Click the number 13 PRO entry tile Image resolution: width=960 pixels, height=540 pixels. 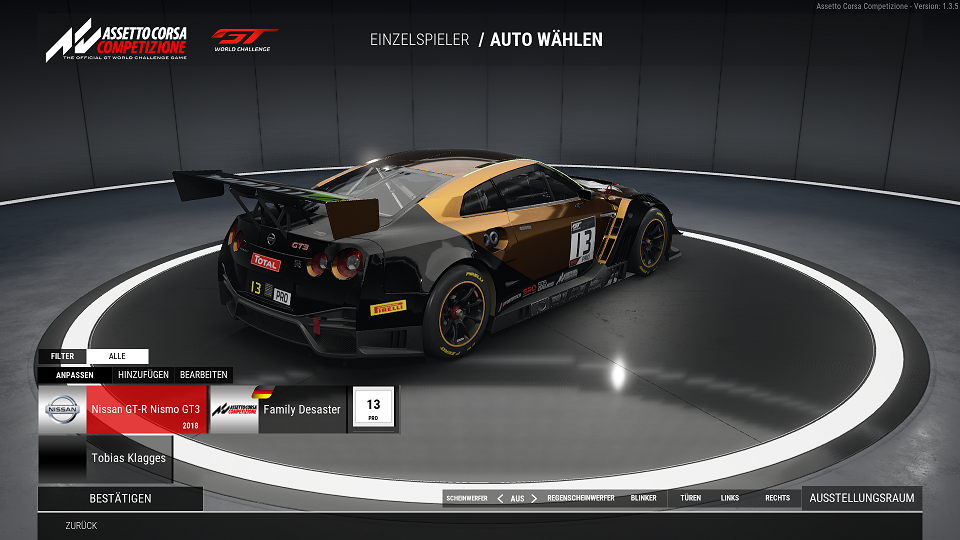373,410
